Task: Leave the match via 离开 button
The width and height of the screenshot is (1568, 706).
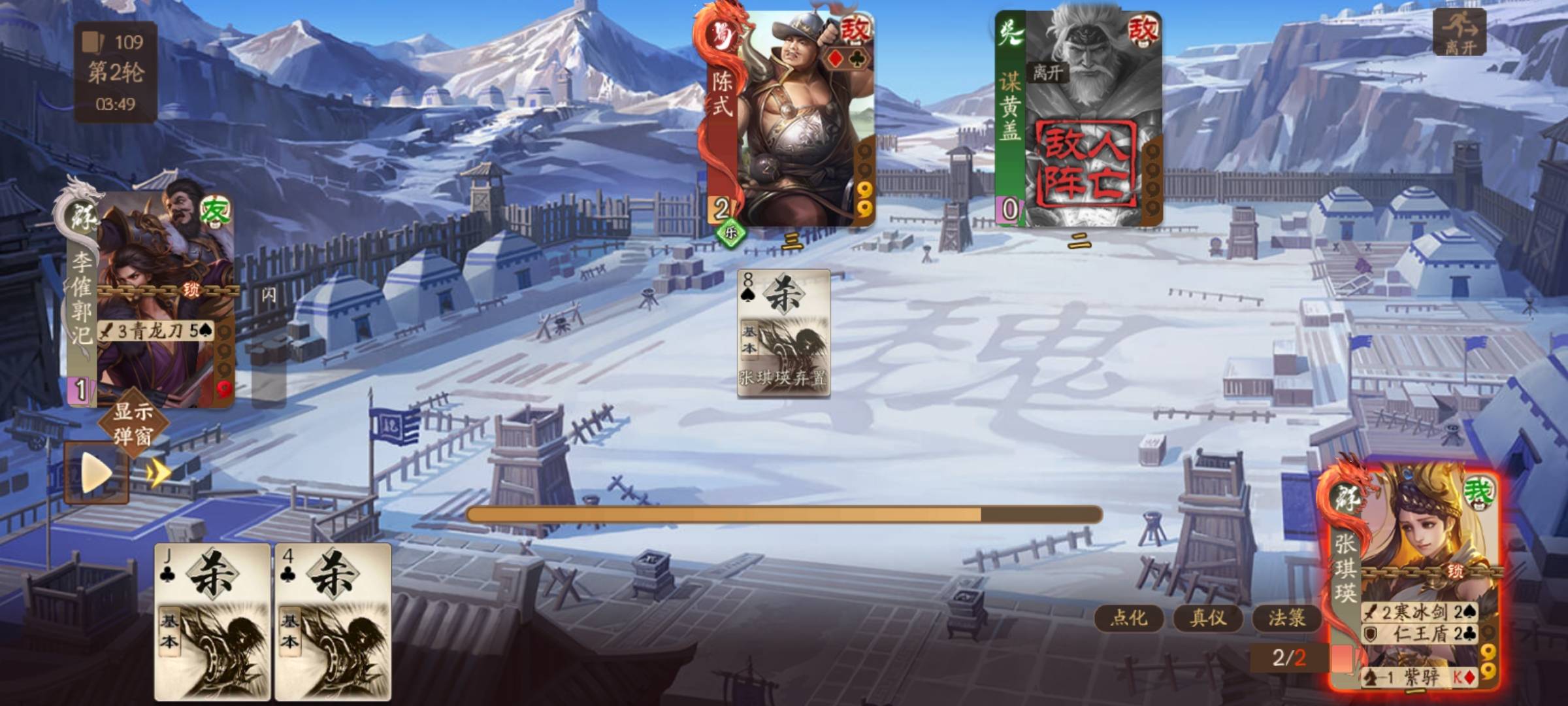Action: coord(1459,31)
